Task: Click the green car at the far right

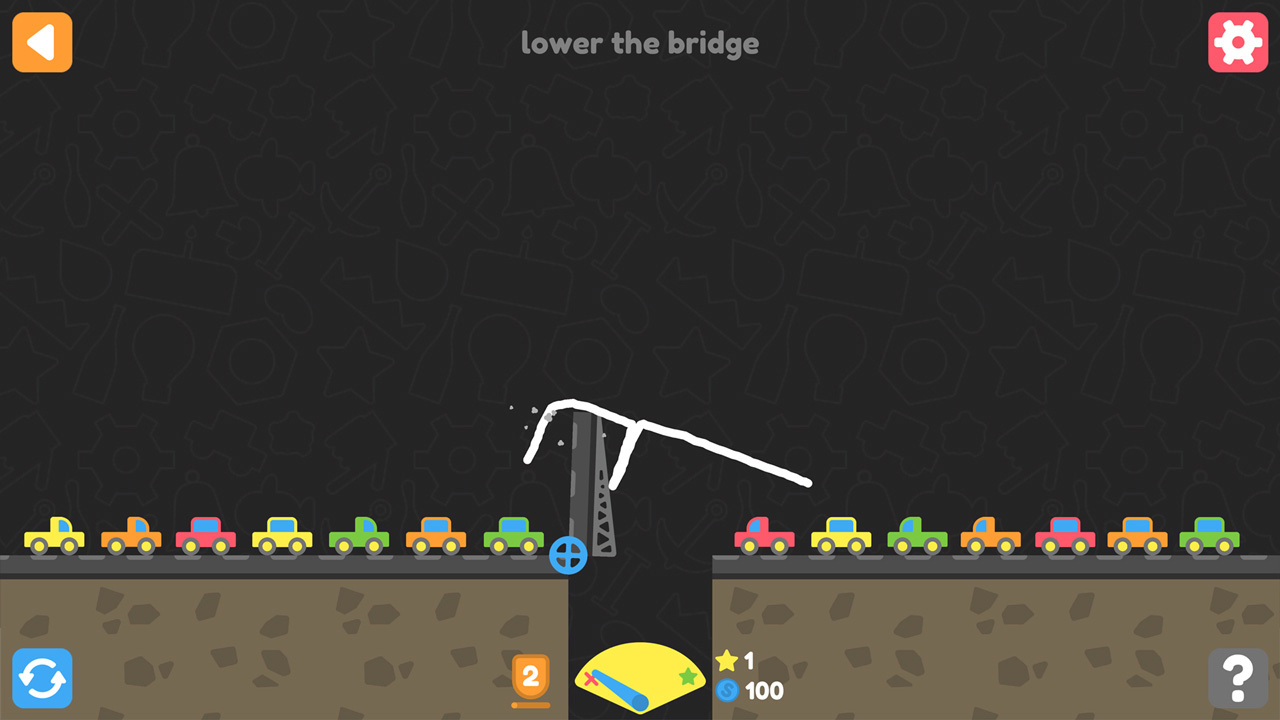Action: point(1212,535)
